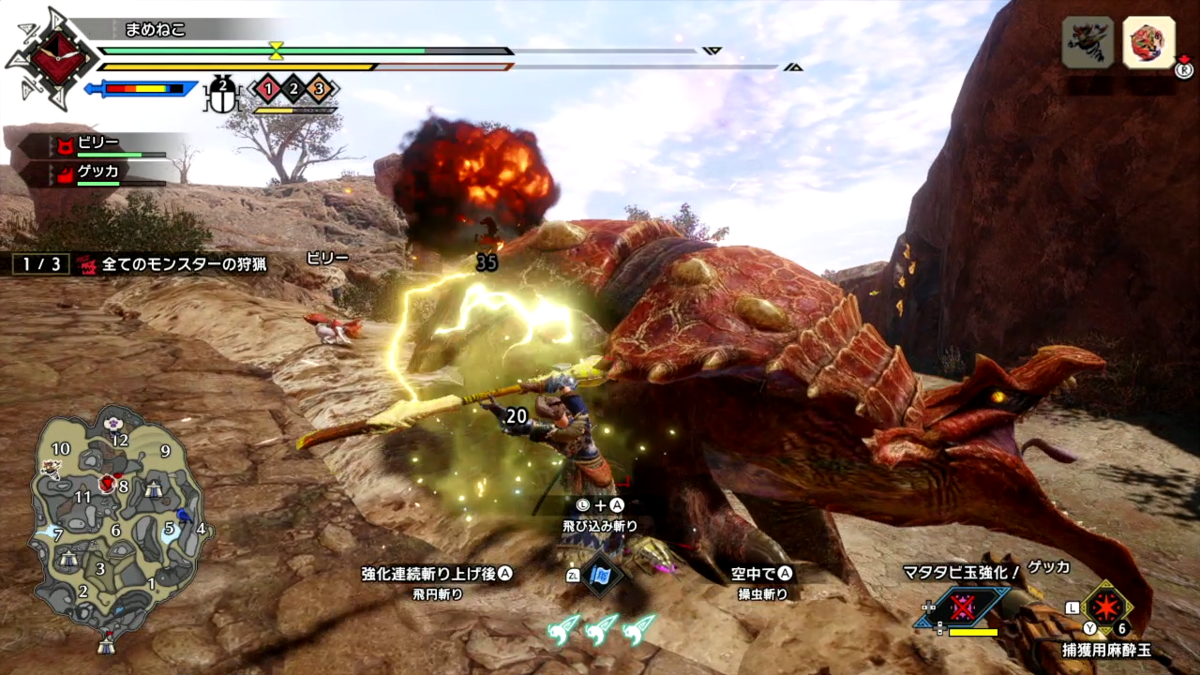Click the dark target monster icon
Image resolution: width=1200 pixels, height=675 pixels.
[1087, 43]
